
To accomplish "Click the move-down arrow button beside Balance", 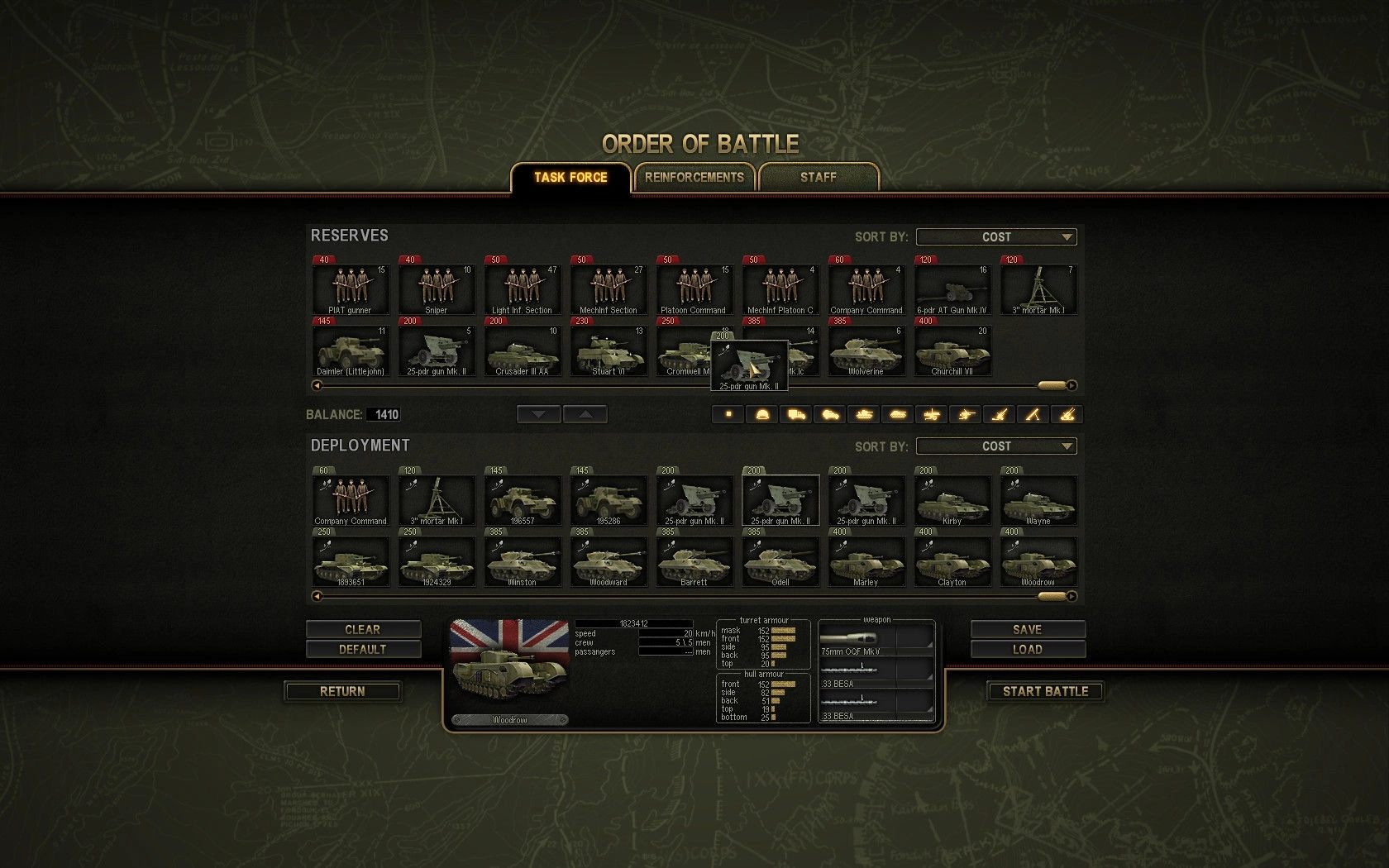I will [539, 414].
